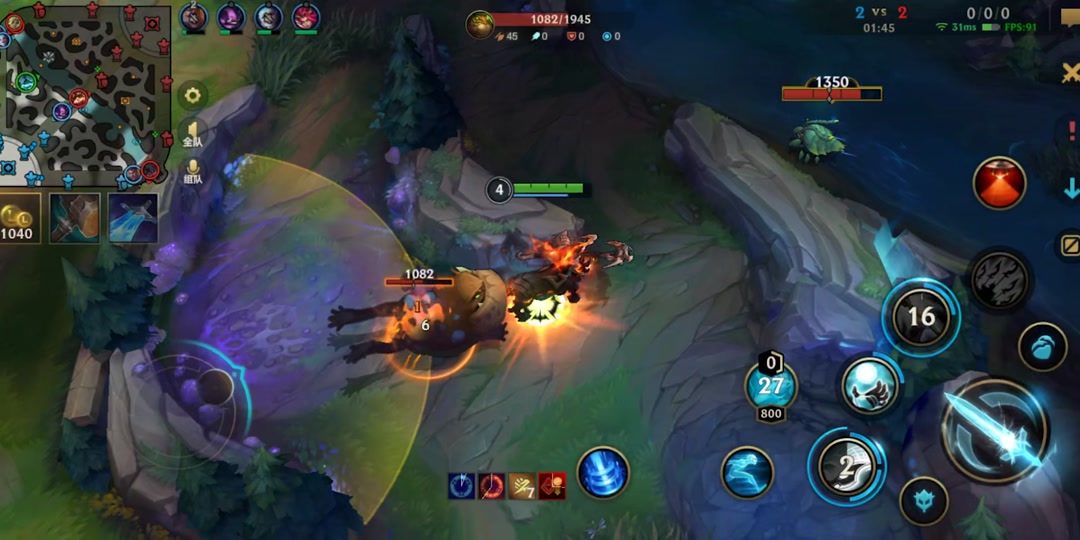Place the red ward trinket
This screenshot has width=1080, height=540.
click(999, 183)
